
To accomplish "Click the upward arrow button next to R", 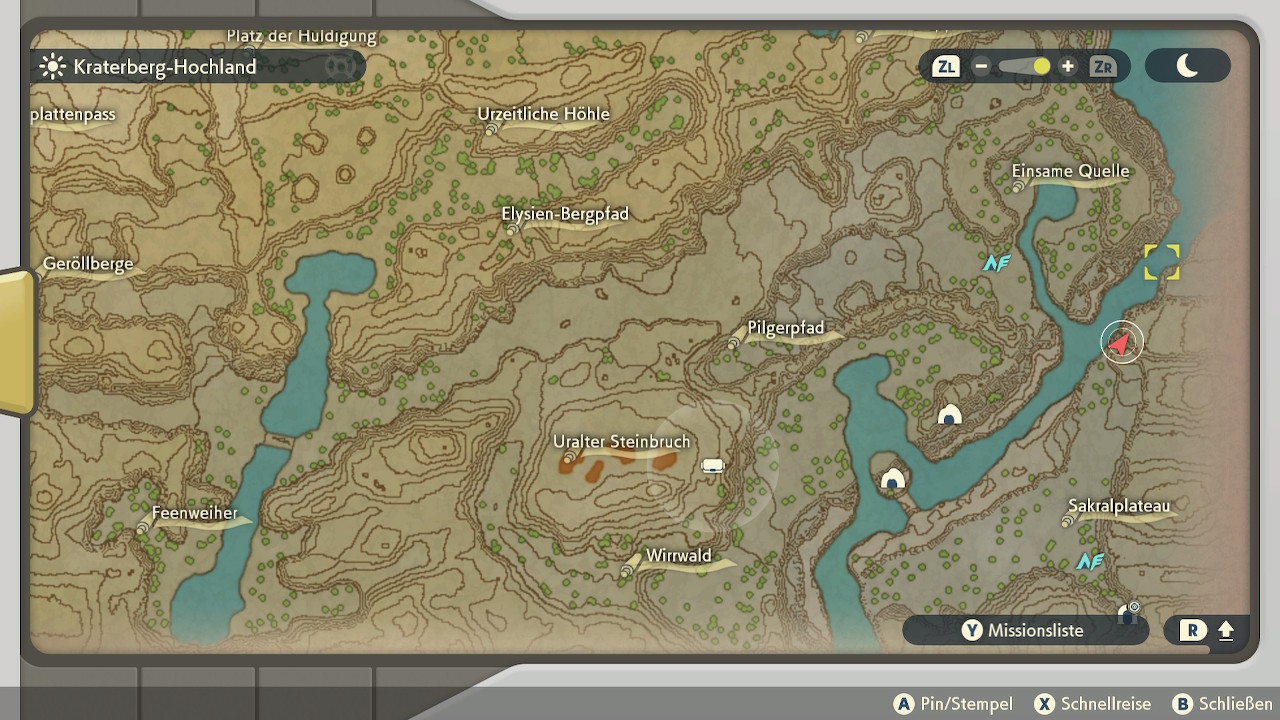I will coord(1226,631).
